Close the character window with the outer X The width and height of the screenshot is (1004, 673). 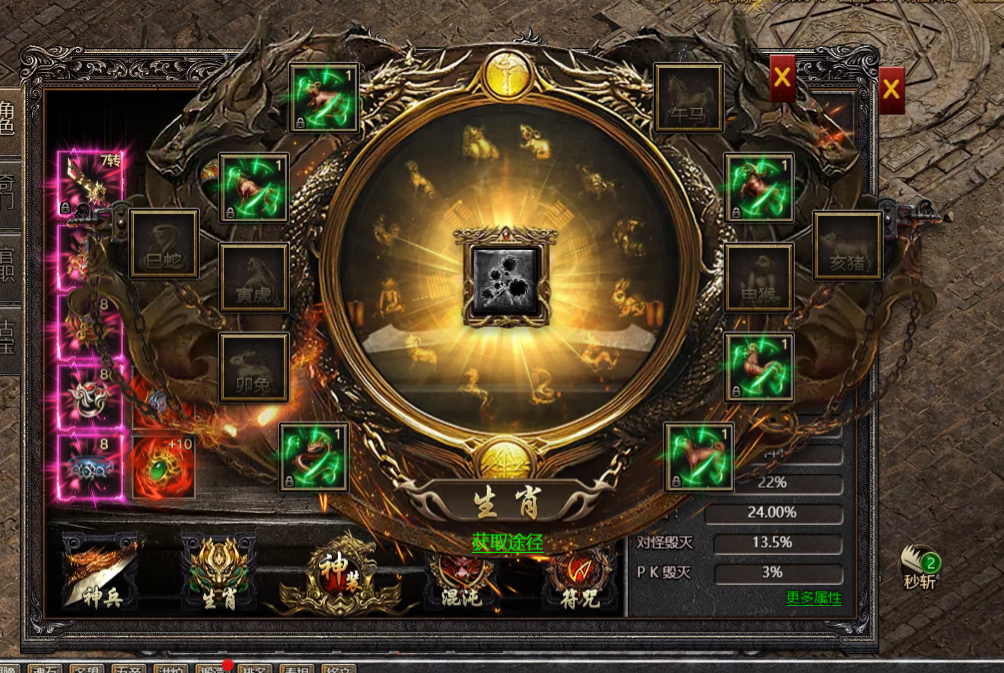[891, 90]
